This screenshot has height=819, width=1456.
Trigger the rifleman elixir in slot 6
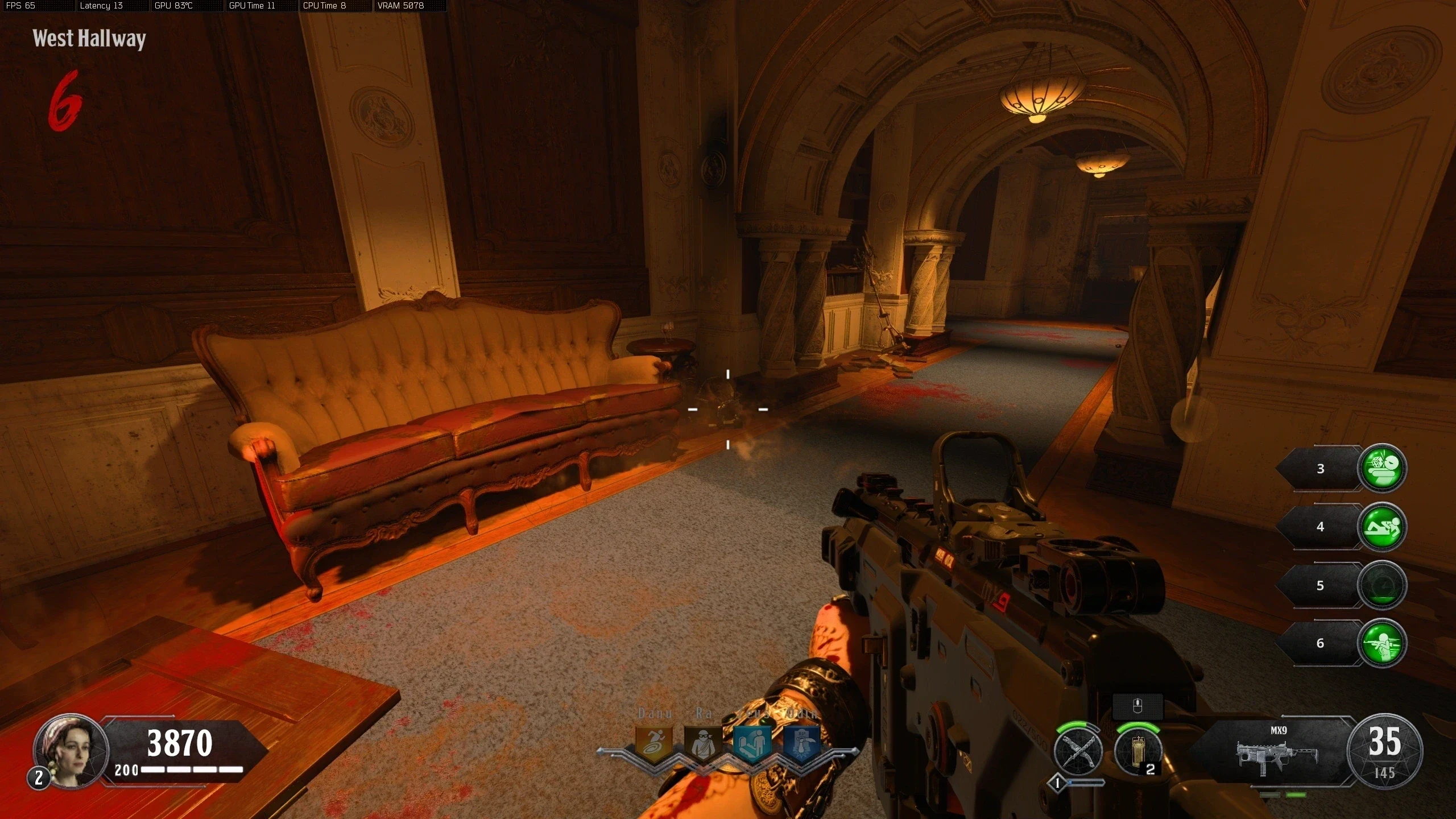click(x=1381, y=643)
